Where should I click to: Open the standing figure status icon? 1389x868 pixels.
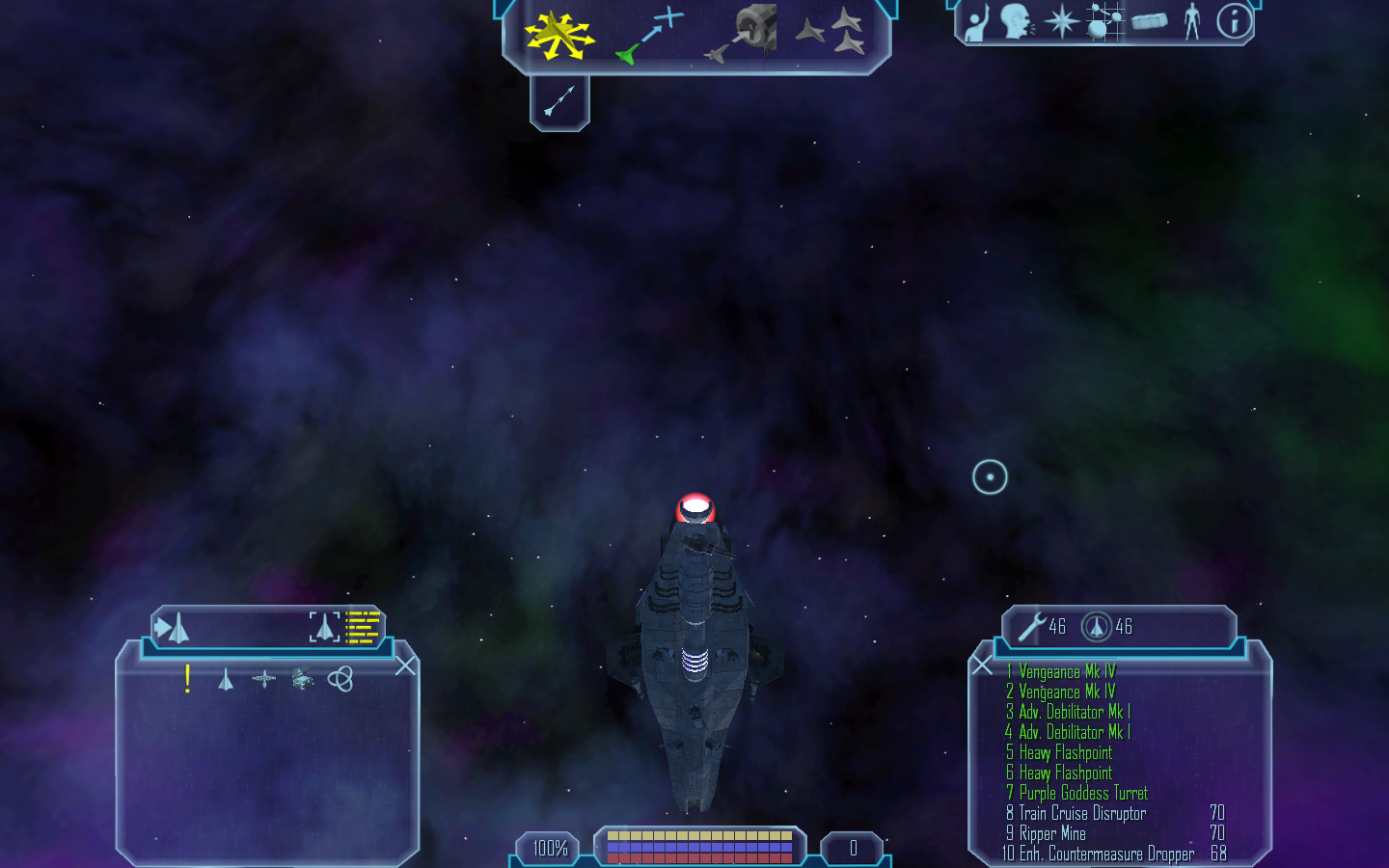pyautogui.click(x=1192, y=21)
